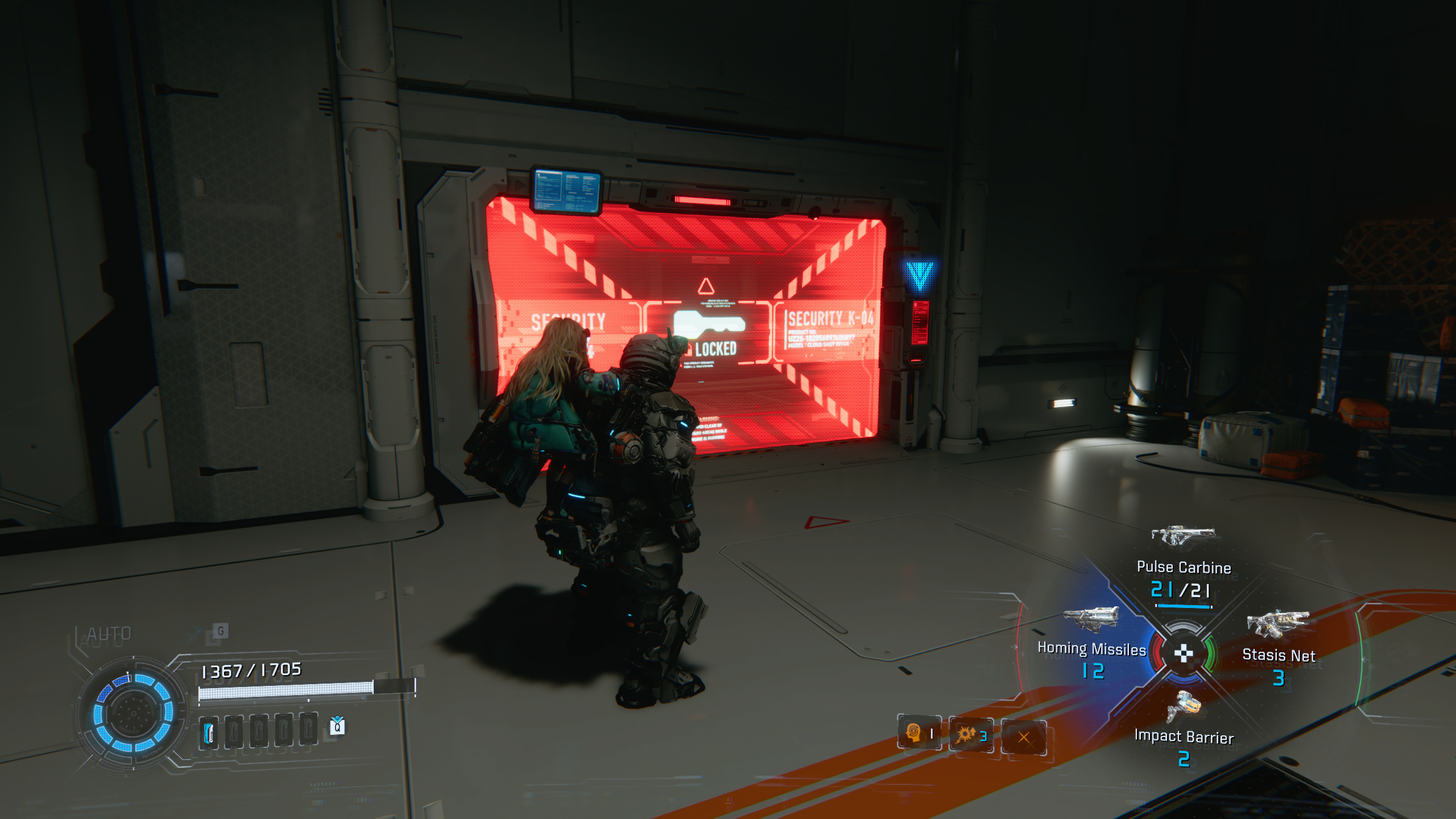
Task: Click the Q quick-use key icon
Action: (x=337, y=728)
